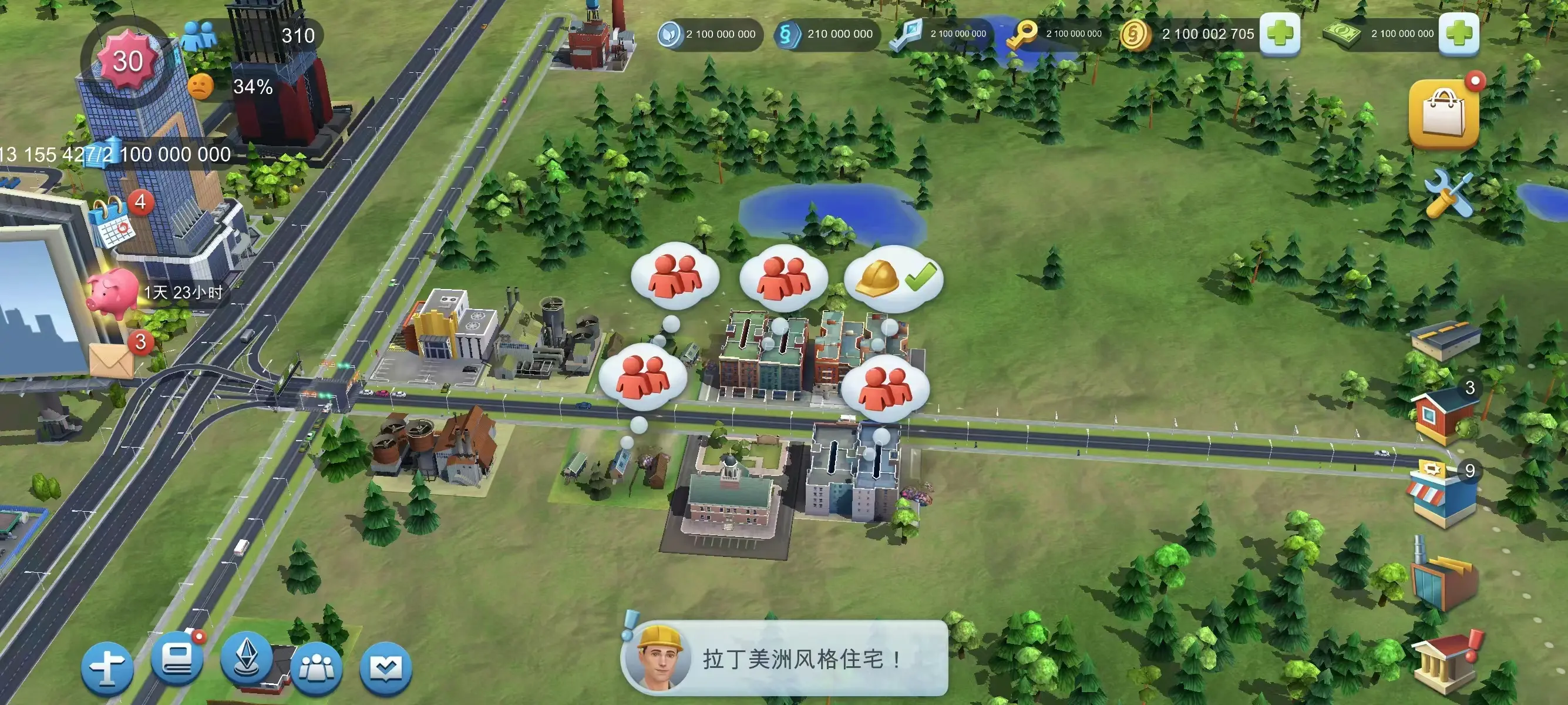Open the calendar events icon

(113, 222)
